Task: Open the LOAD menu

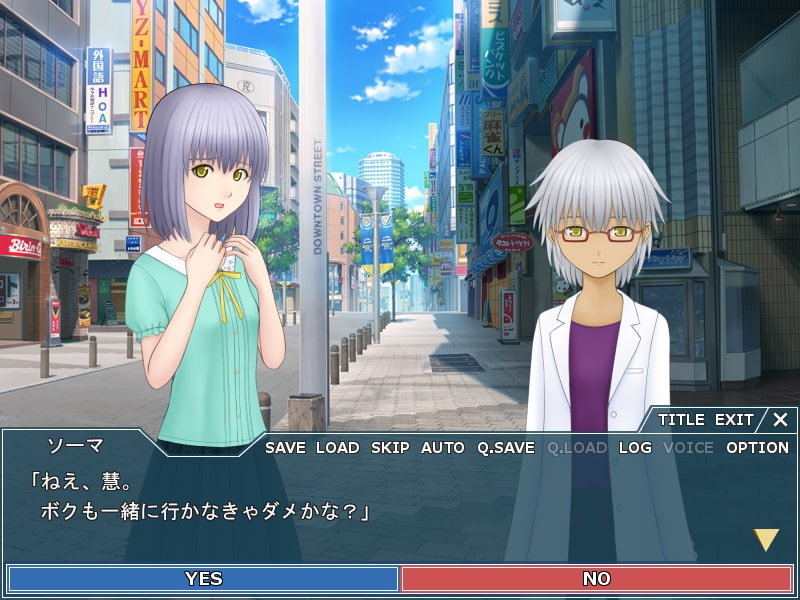Action: [337, 448]
